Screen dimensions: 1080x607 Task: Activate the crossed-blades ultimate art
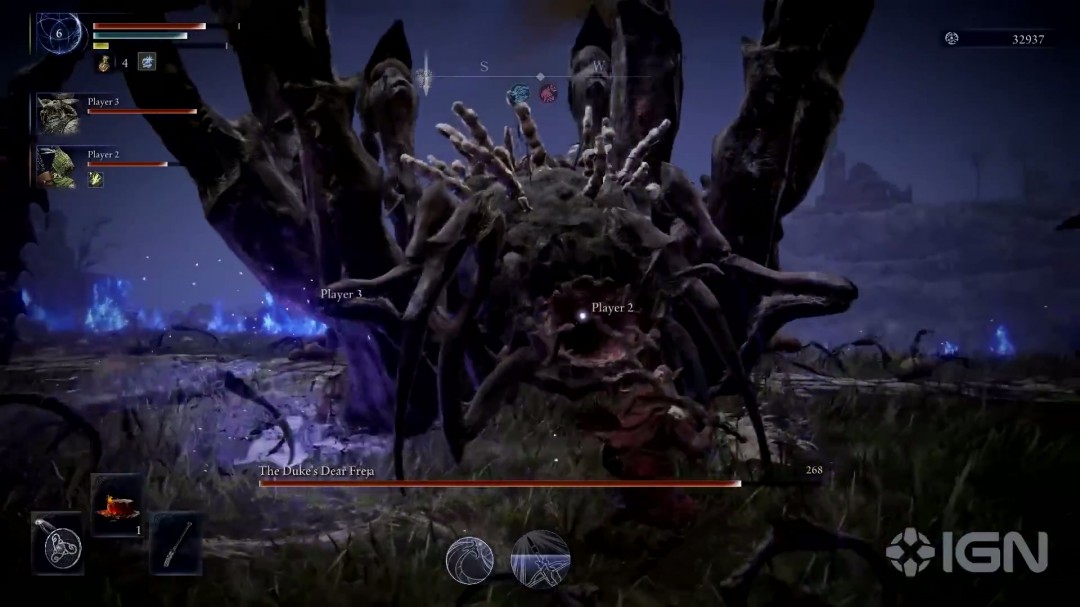pos(540,559)
